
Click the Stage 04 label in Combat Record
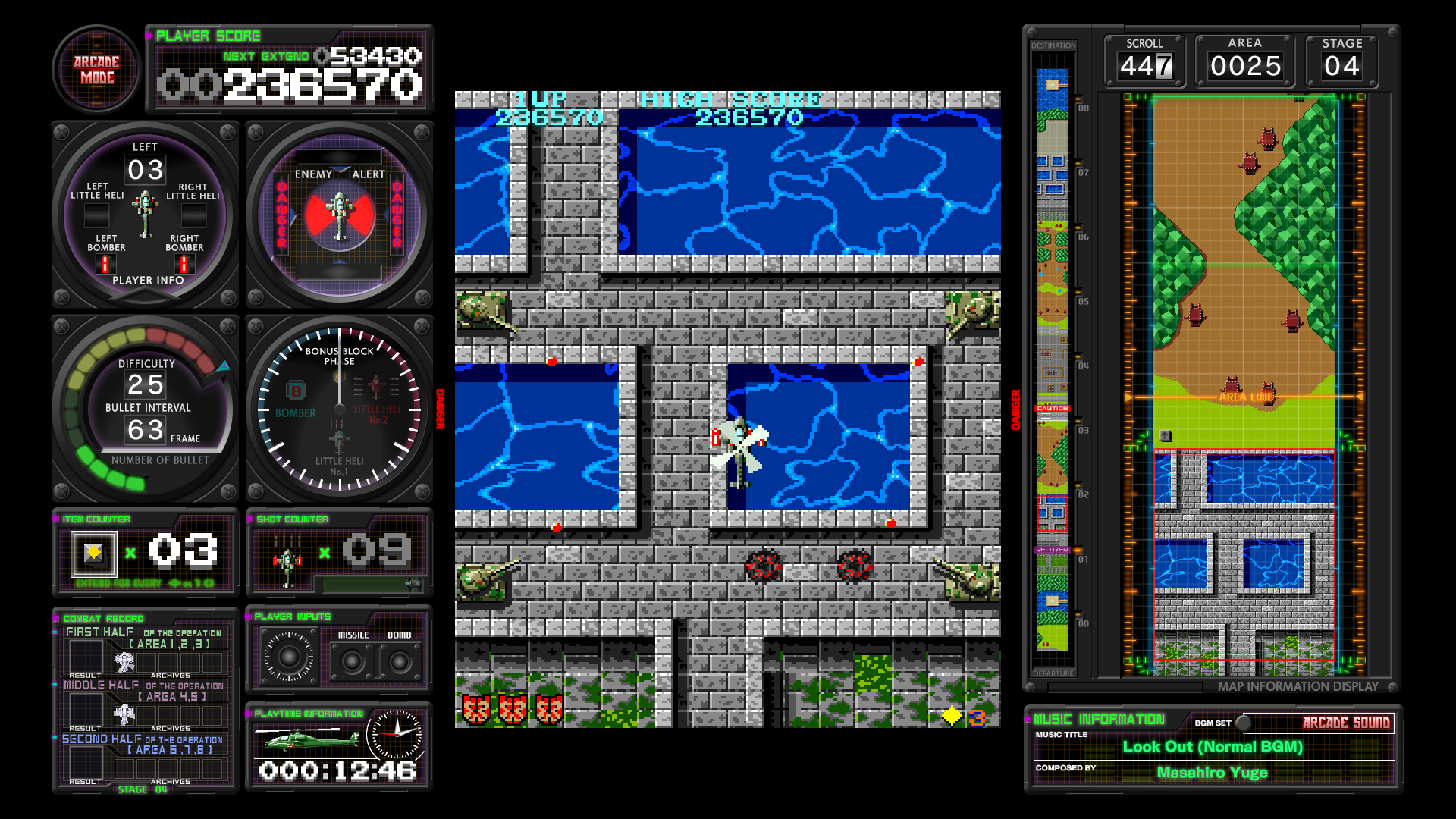(x=141, y=789)
